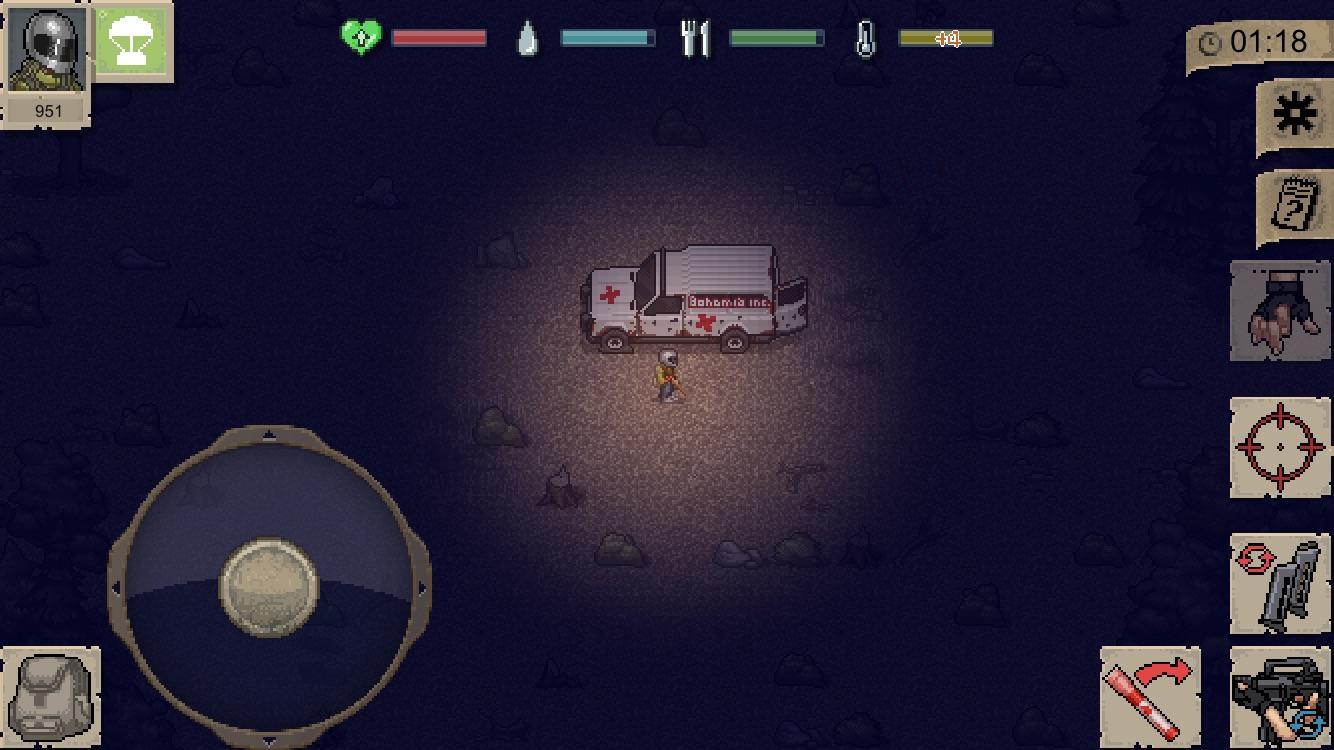Tap the hand pickup icon
Image resolution: width=1334 pixels, height=750 pixels.
click(1280, 310)
